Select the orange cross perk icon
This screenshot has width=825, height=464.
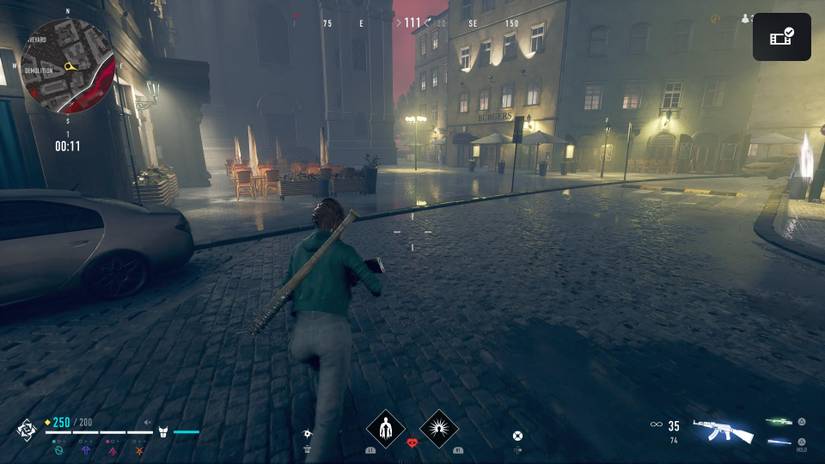138,451
